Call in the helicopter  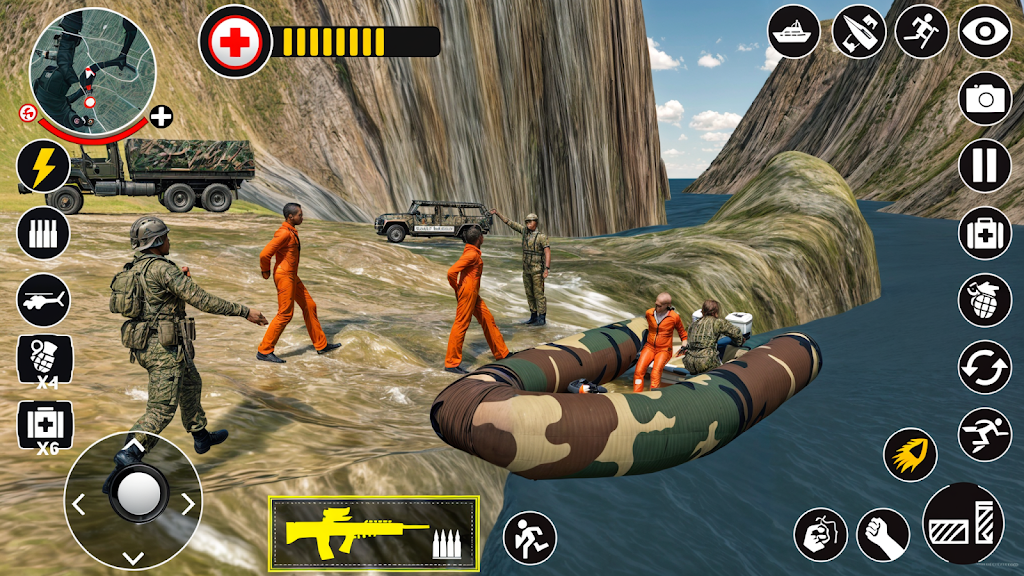click(43, 298)
